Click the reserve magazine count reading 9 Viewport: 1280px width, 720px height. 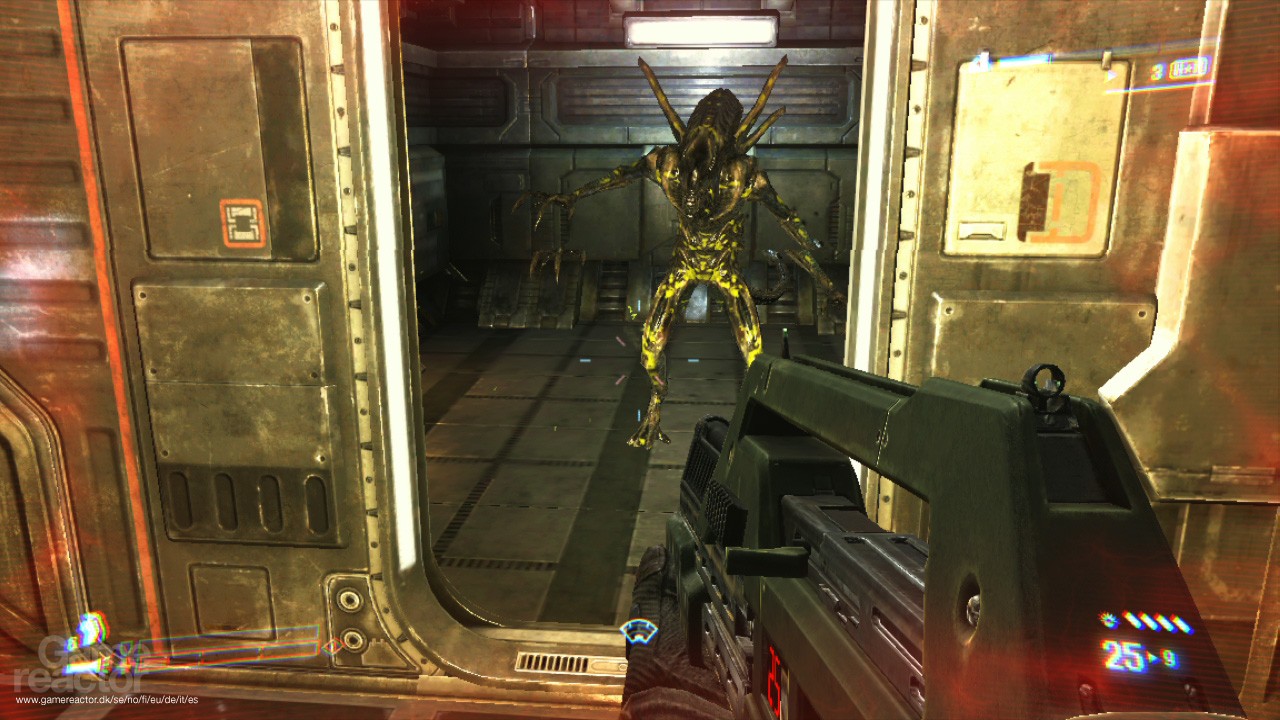tap(1169, 658)
